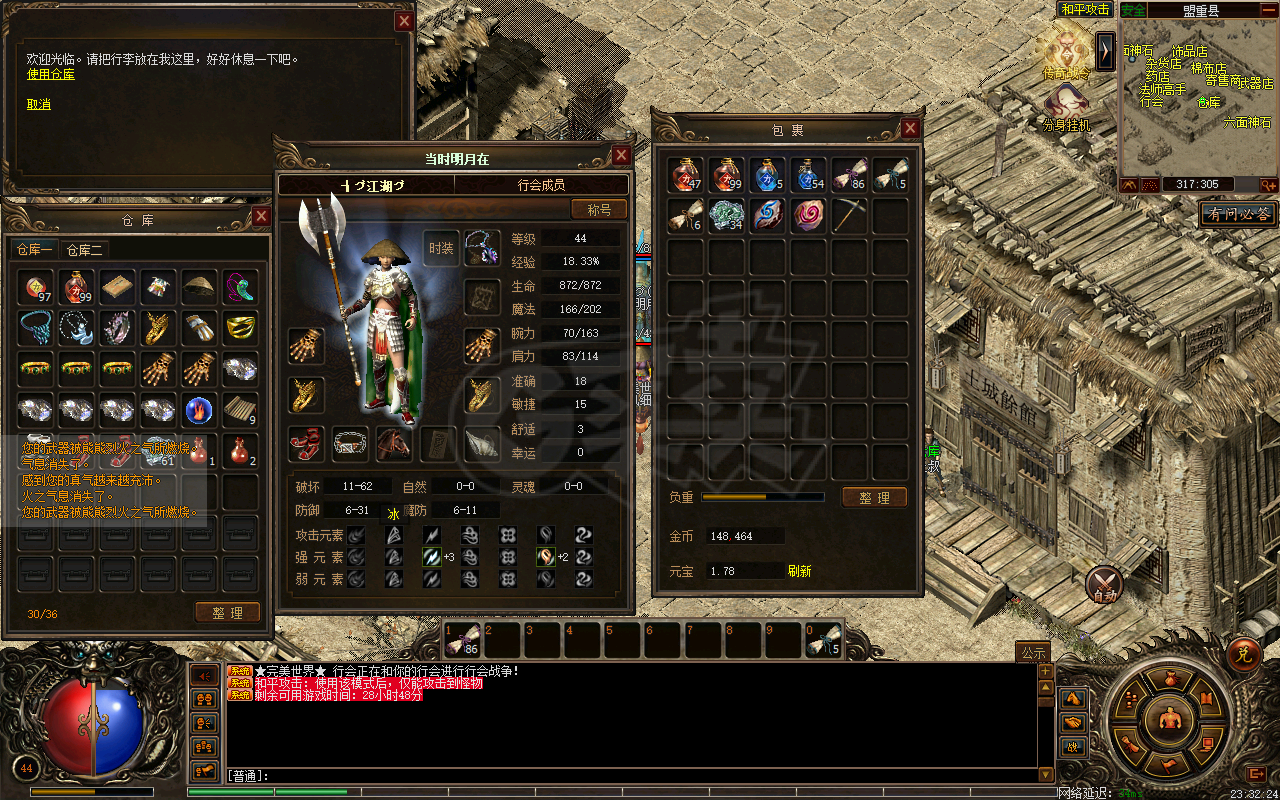Close the character info panel
This screenshot has width=1280, height=800.
pyautogui.click(x=621, y=156)
